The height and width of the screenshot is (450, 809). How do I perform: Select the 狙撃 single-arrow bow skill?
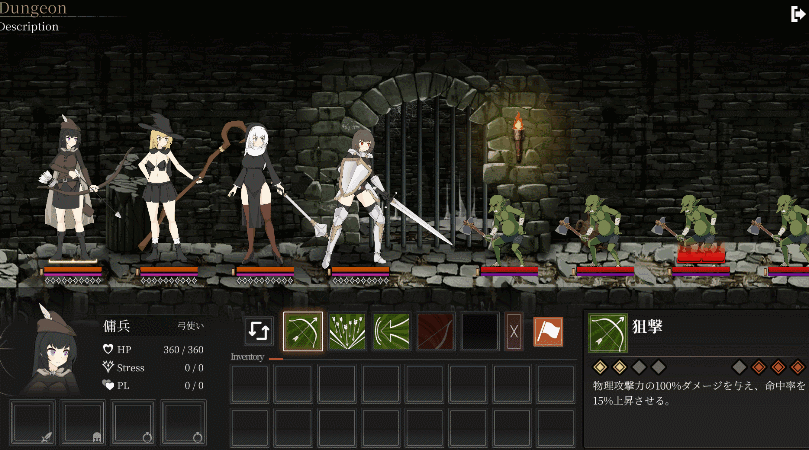[302, 331]
